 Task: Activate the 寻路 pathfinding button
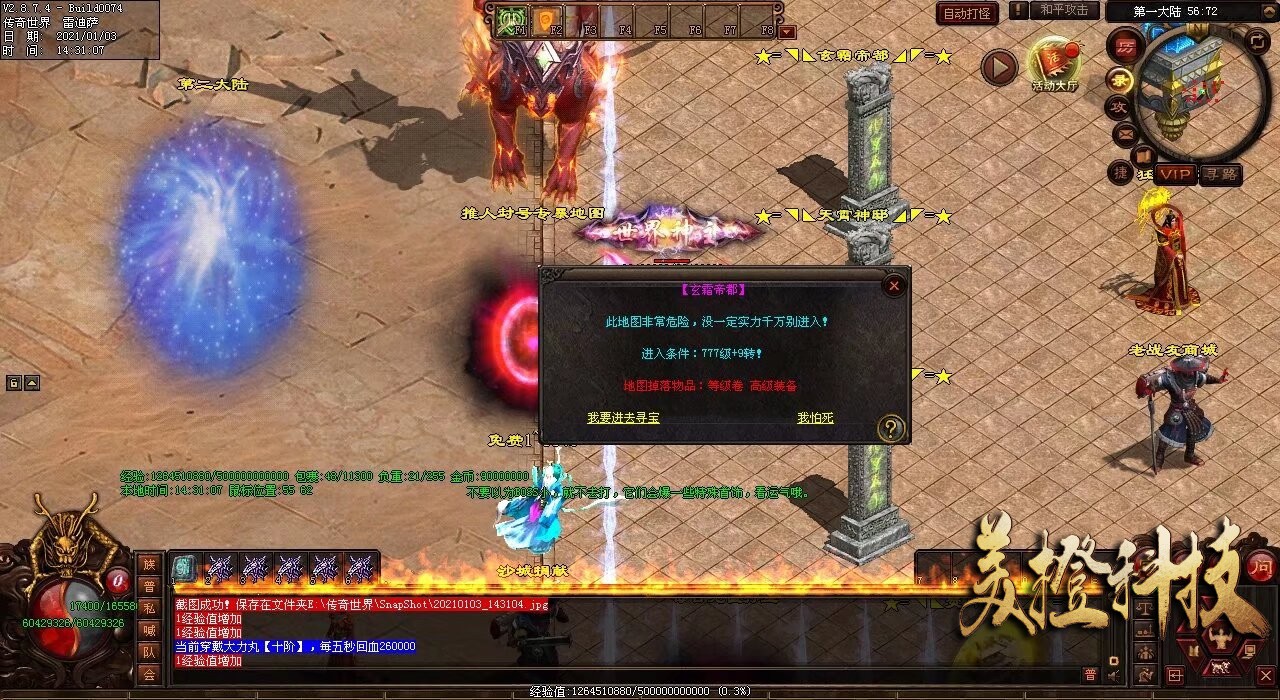[x=1220, y=174]
